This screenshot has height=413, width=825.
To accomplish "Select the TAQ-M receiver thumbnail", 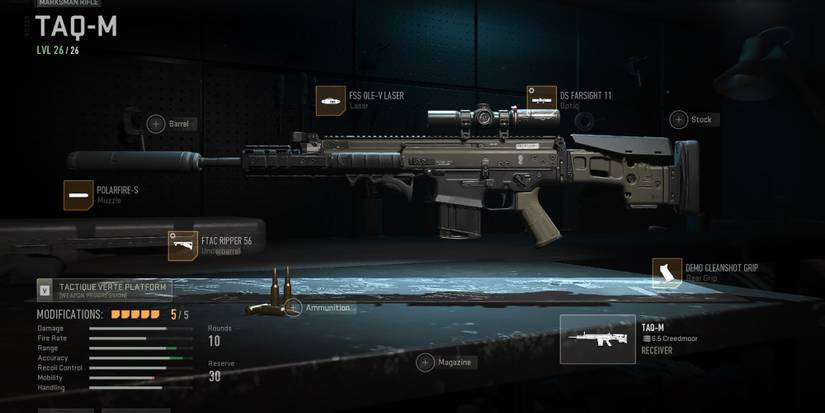I will click(x=597, y=339).
